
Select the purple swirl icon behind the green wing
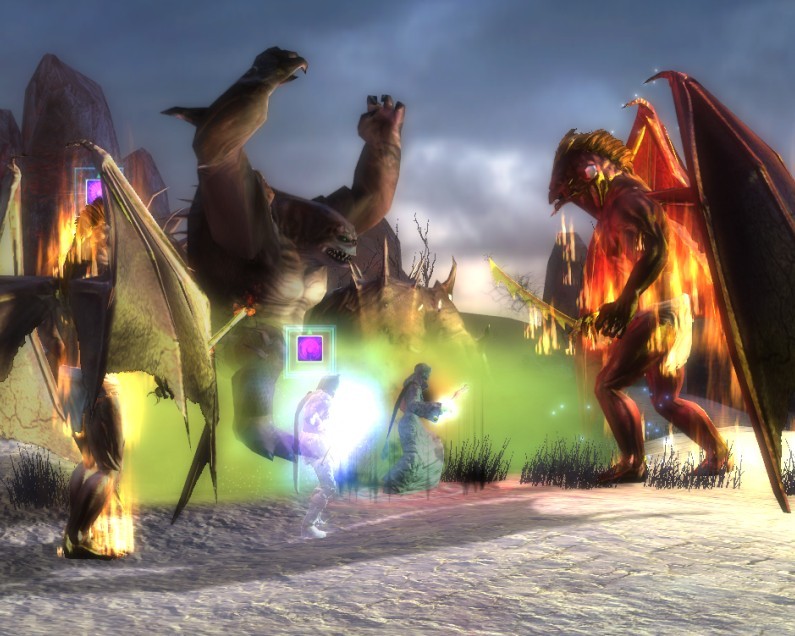point(94,190)
